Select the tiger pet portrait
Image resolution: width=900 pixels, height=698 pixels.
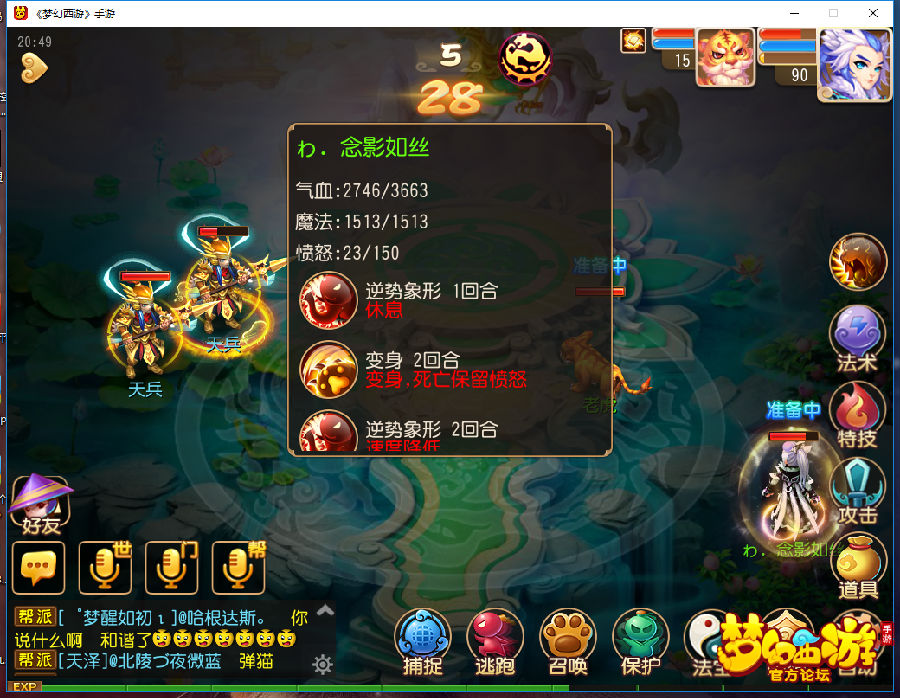click(725, 58)
